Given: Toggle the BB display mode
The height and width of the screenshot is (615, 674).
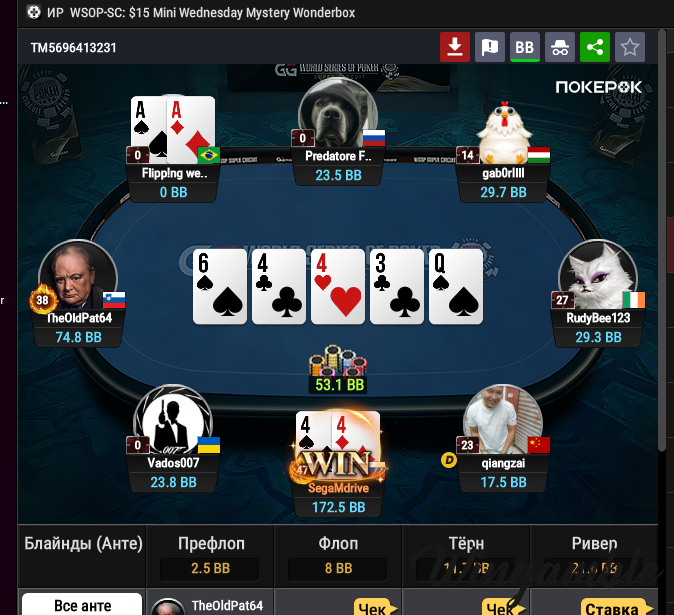Looking at the screenshot, I should [x=524, y=47].
